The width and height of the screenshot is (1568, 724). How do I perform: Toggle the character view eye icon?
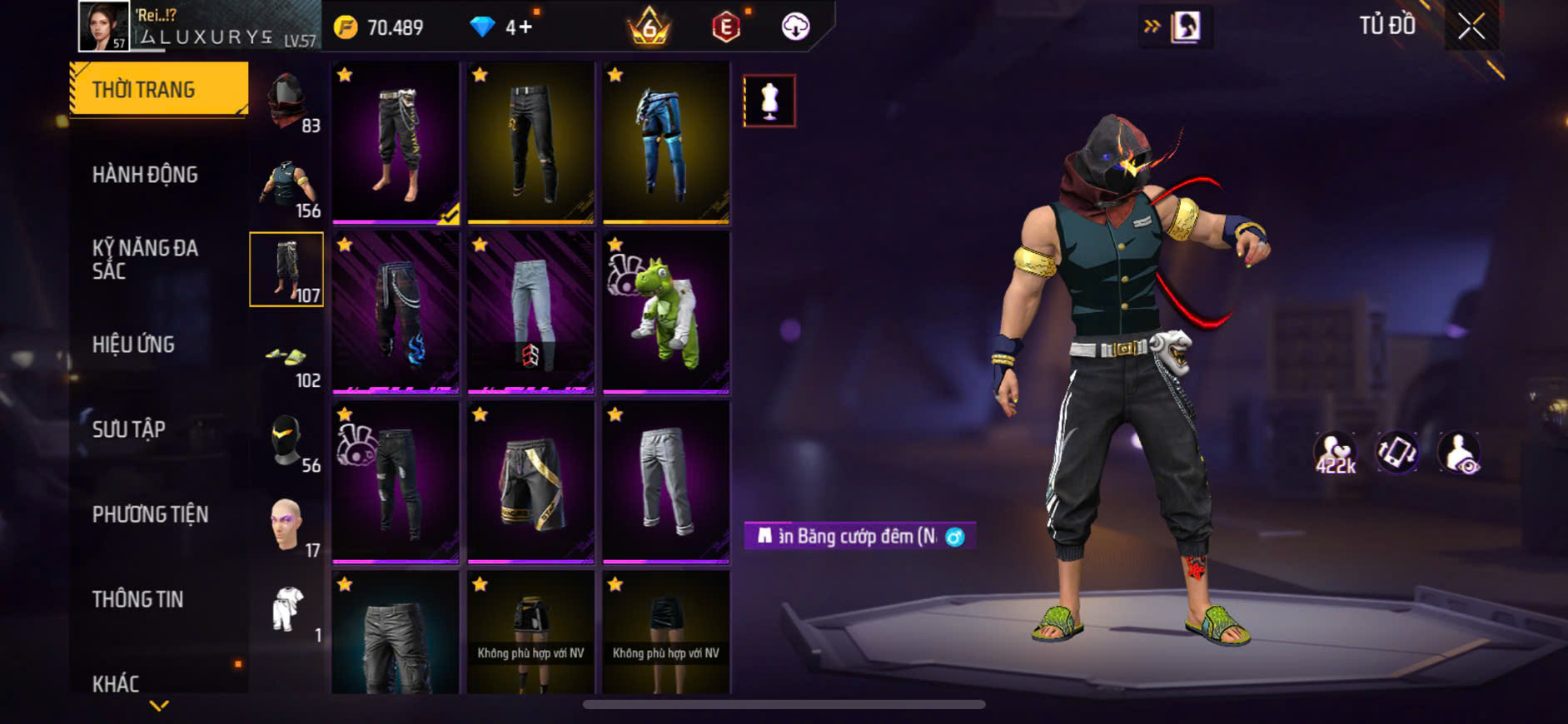coord(1461,454)
